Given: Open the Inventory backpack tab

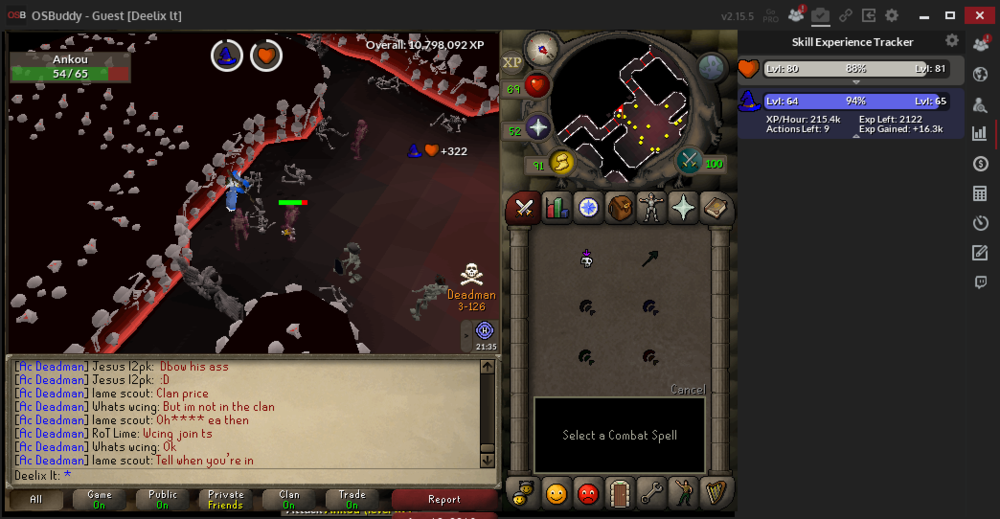Looking at the screenshot, I should (620, 208).
